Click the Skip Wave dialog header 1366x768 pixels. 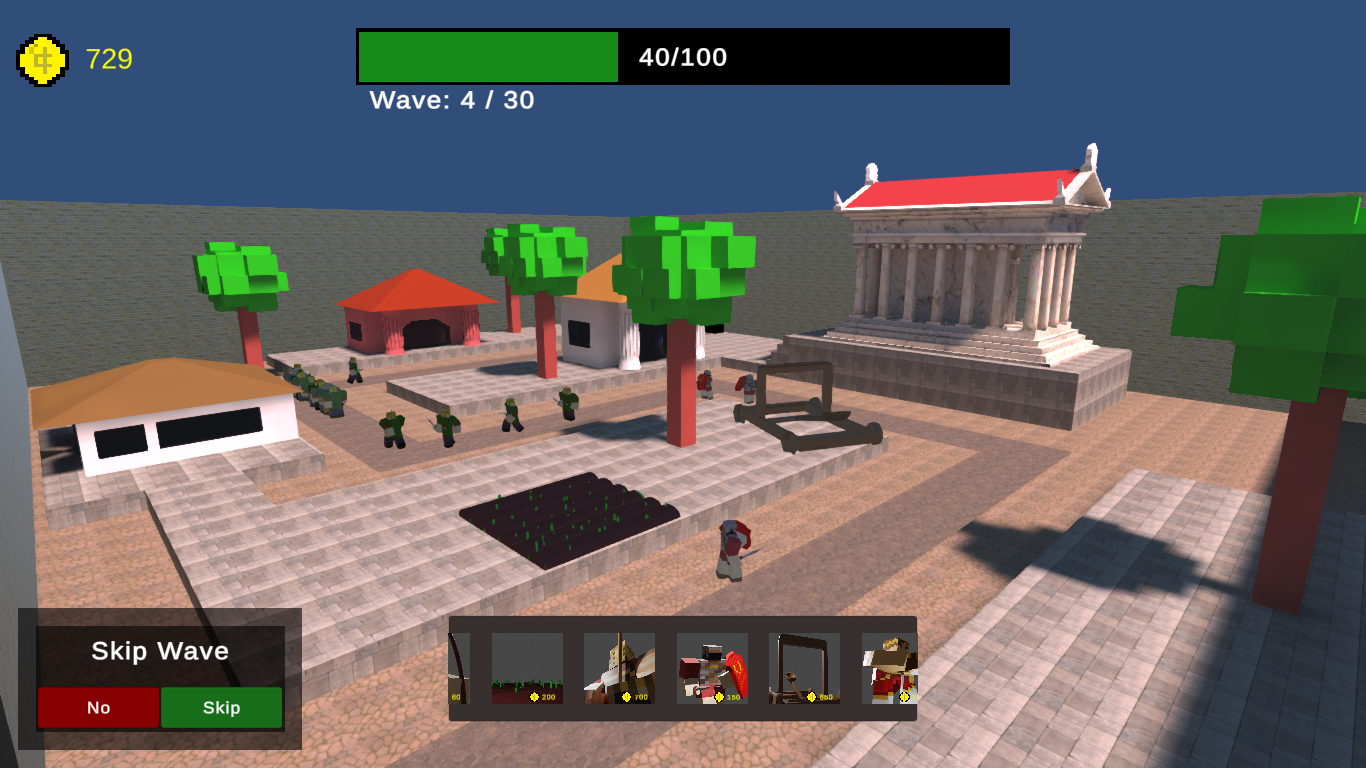coord(160,651)
